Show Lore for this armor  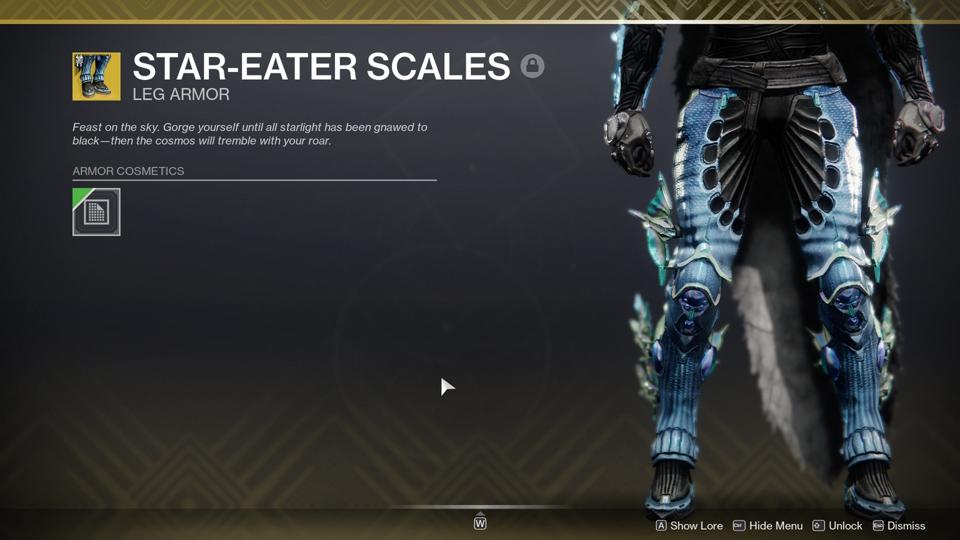[x=689, y=526]
